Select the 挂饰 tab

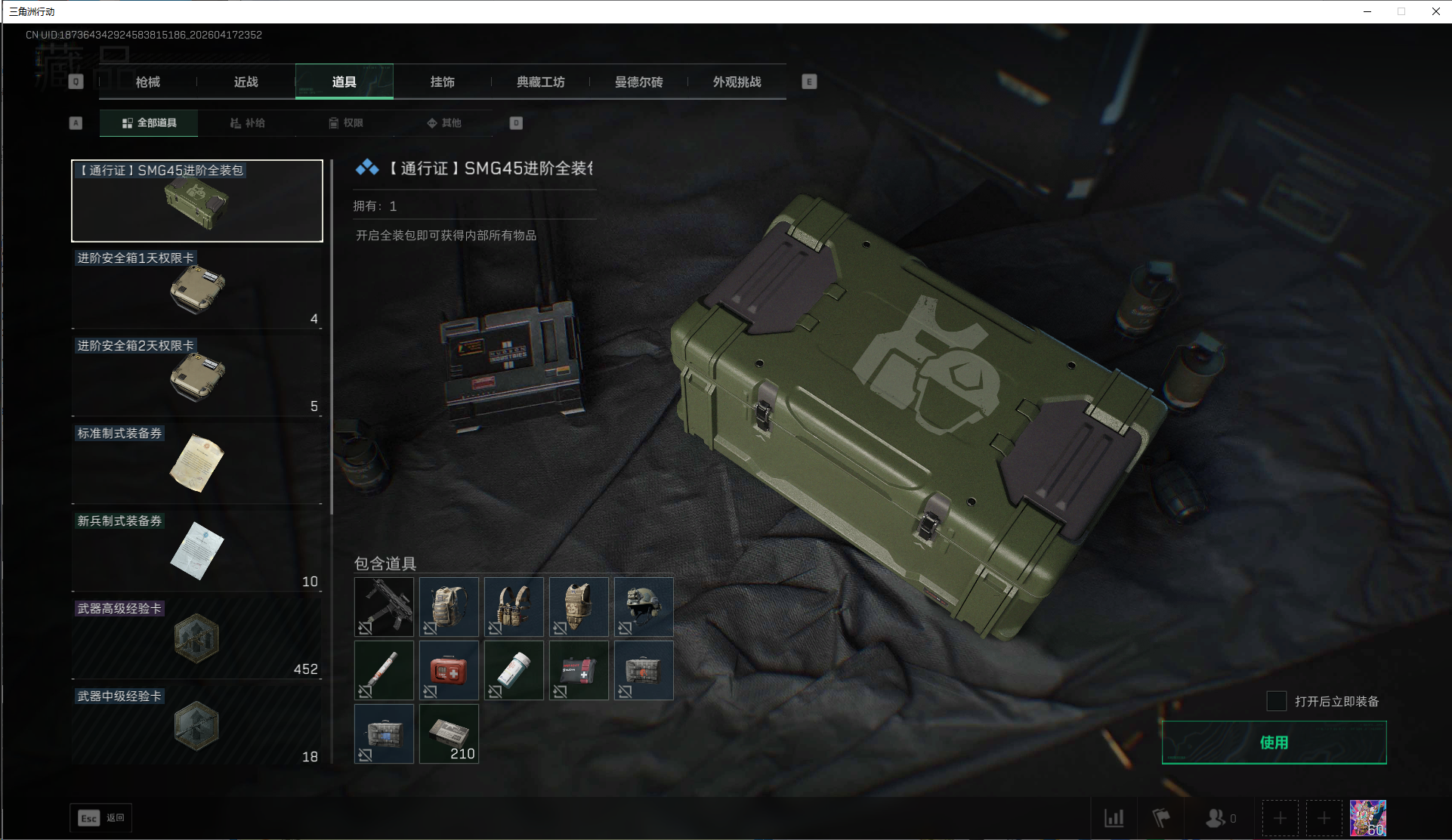point(443,82)
